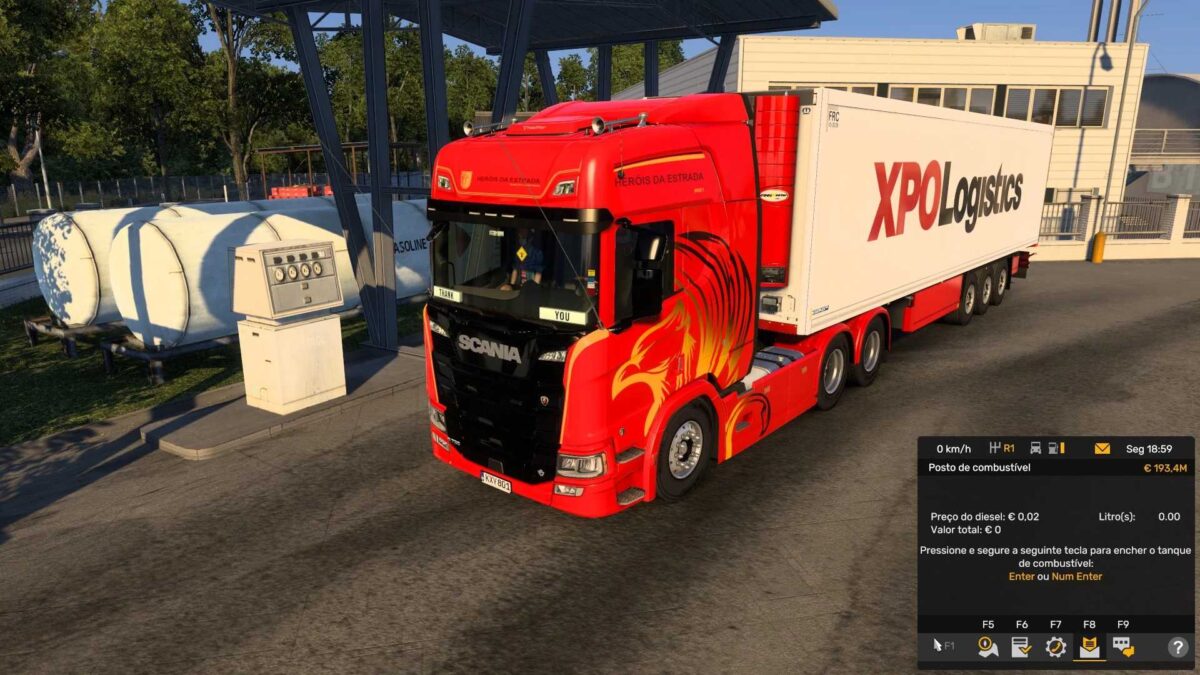Select the open-envelope information tab (F8)
Viewport: 1200px width, 675px height.
click(x=1088, y=647)
